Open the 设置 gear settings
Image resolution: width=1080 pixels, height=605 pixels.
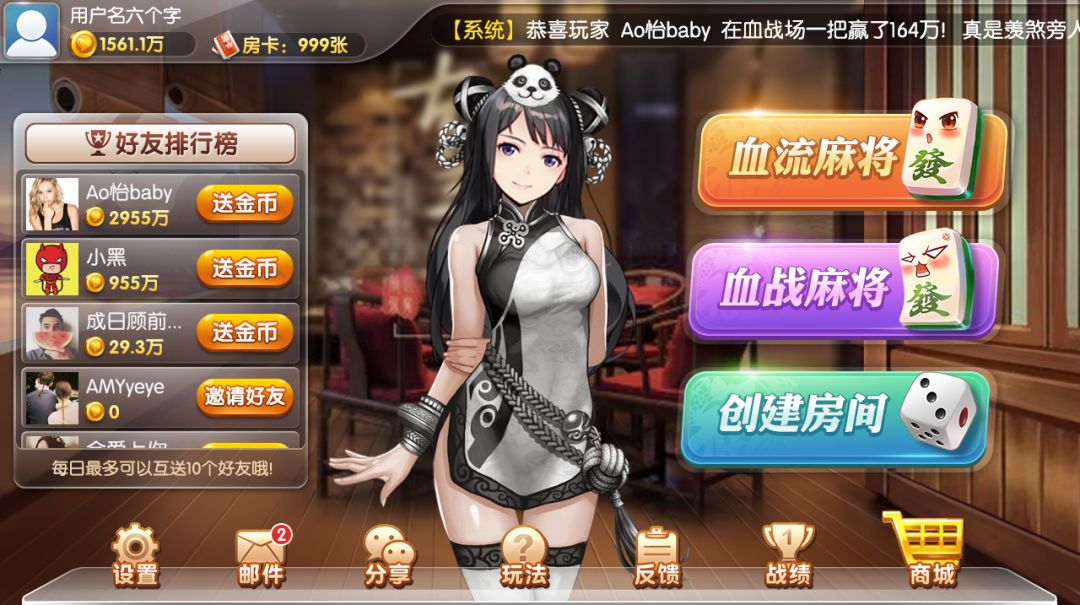click(135, 555)
